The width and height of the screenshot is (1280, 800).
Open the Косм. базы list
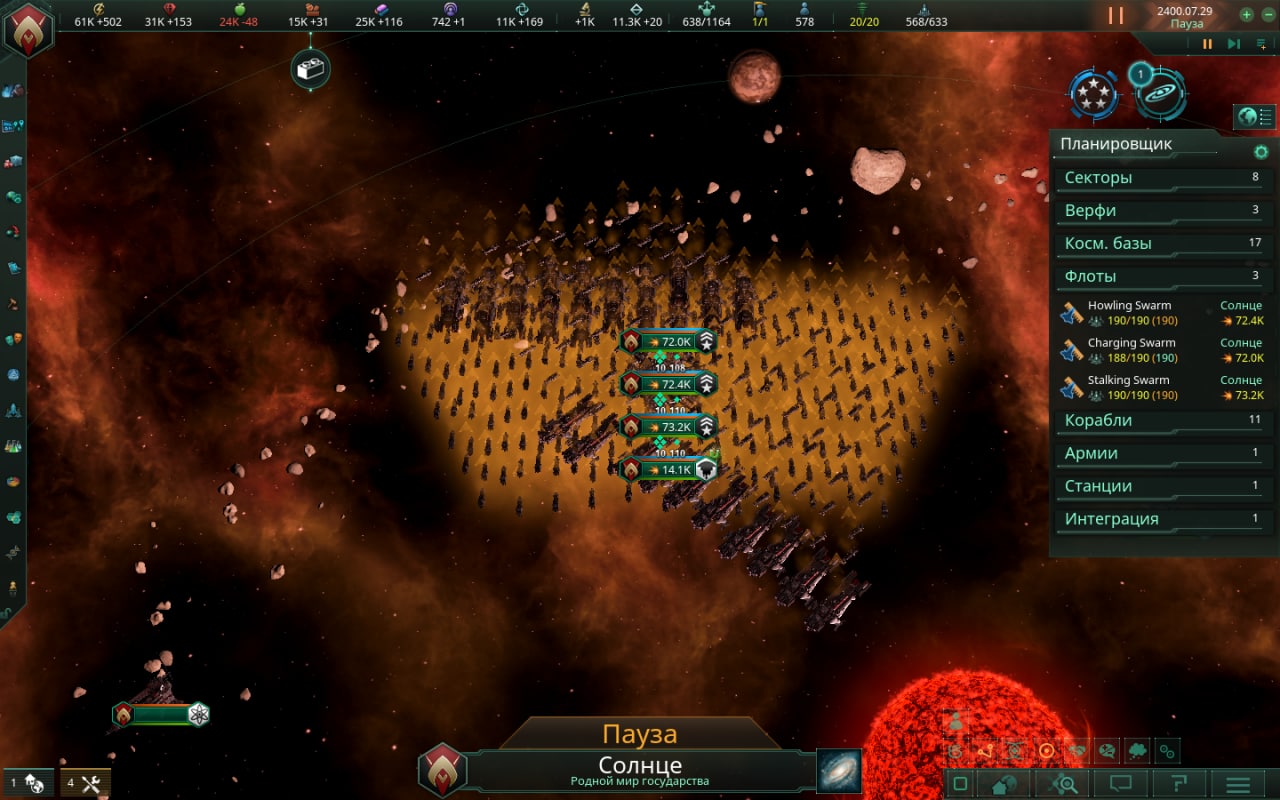1160,244
